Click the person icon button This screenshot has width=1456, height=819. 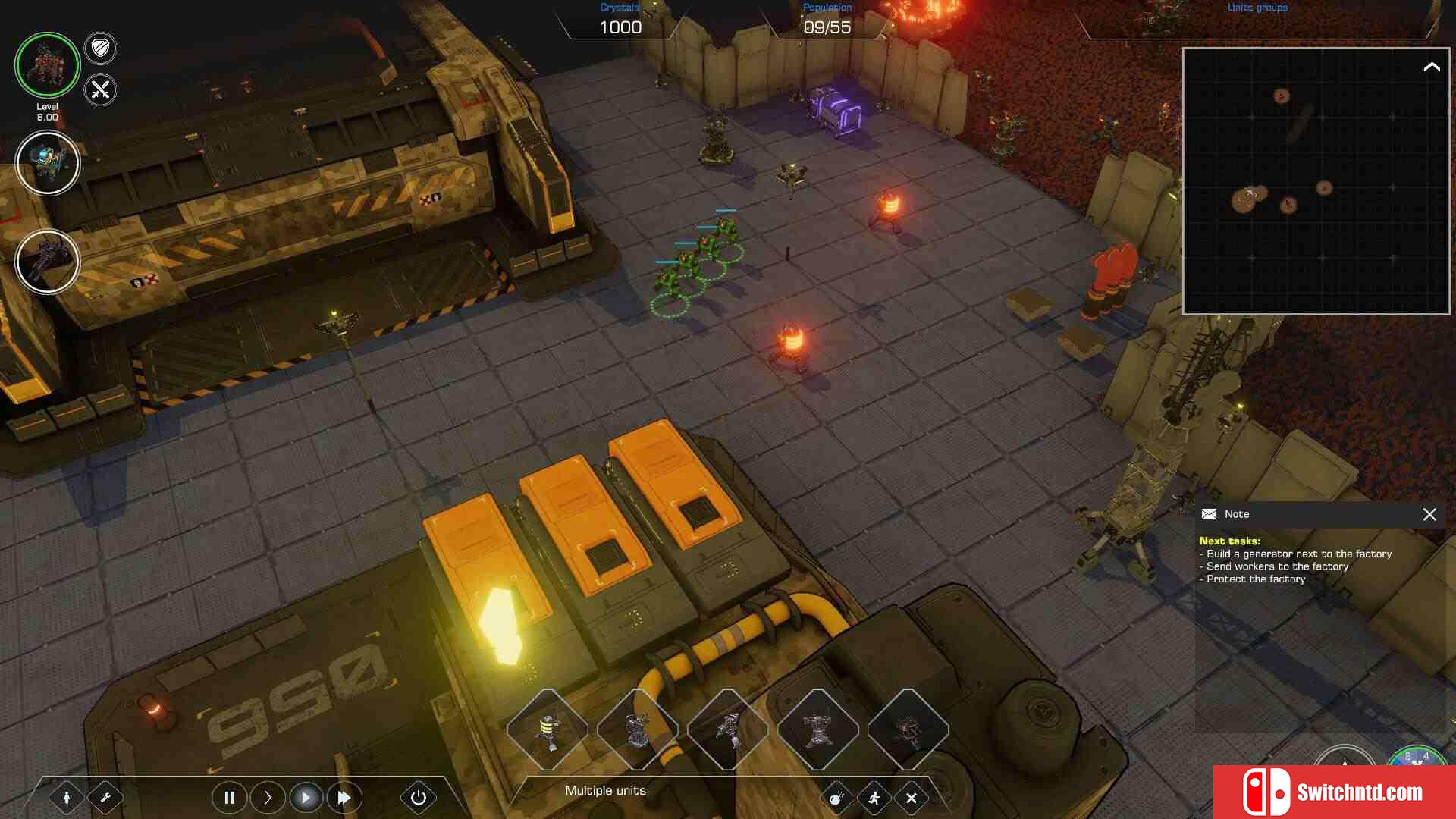click(67, 798)
